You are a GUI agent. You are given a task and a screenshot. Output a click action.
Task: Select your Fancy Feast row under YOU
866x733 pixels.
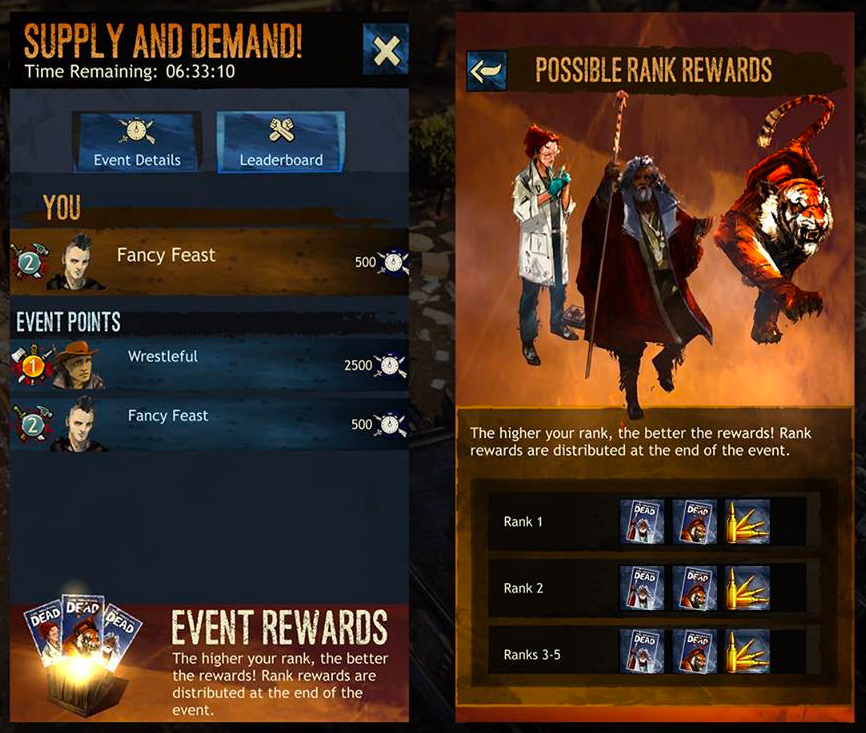(210, 260)
